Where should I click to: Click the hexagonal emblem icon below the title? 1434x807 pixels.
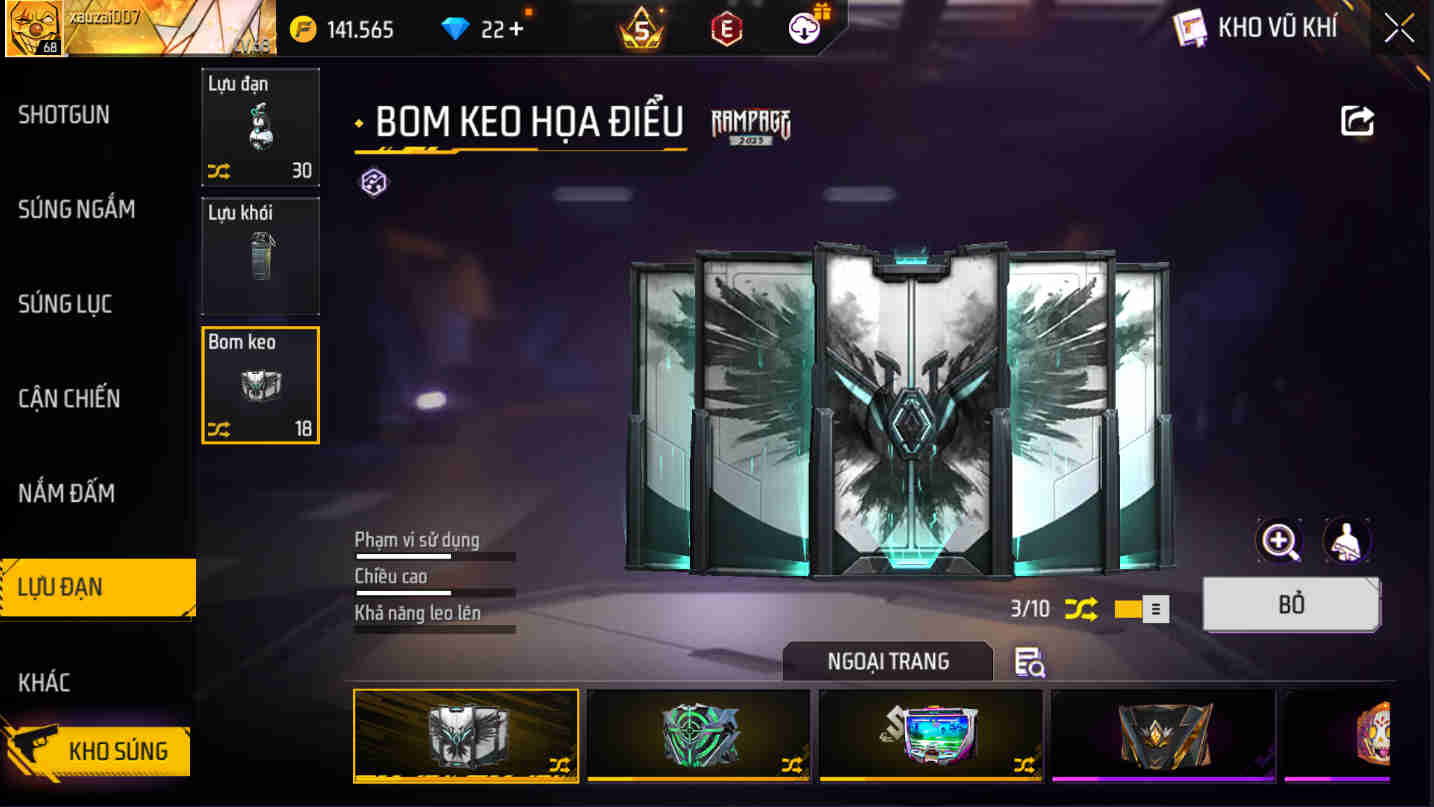click(x=373, y=182)
